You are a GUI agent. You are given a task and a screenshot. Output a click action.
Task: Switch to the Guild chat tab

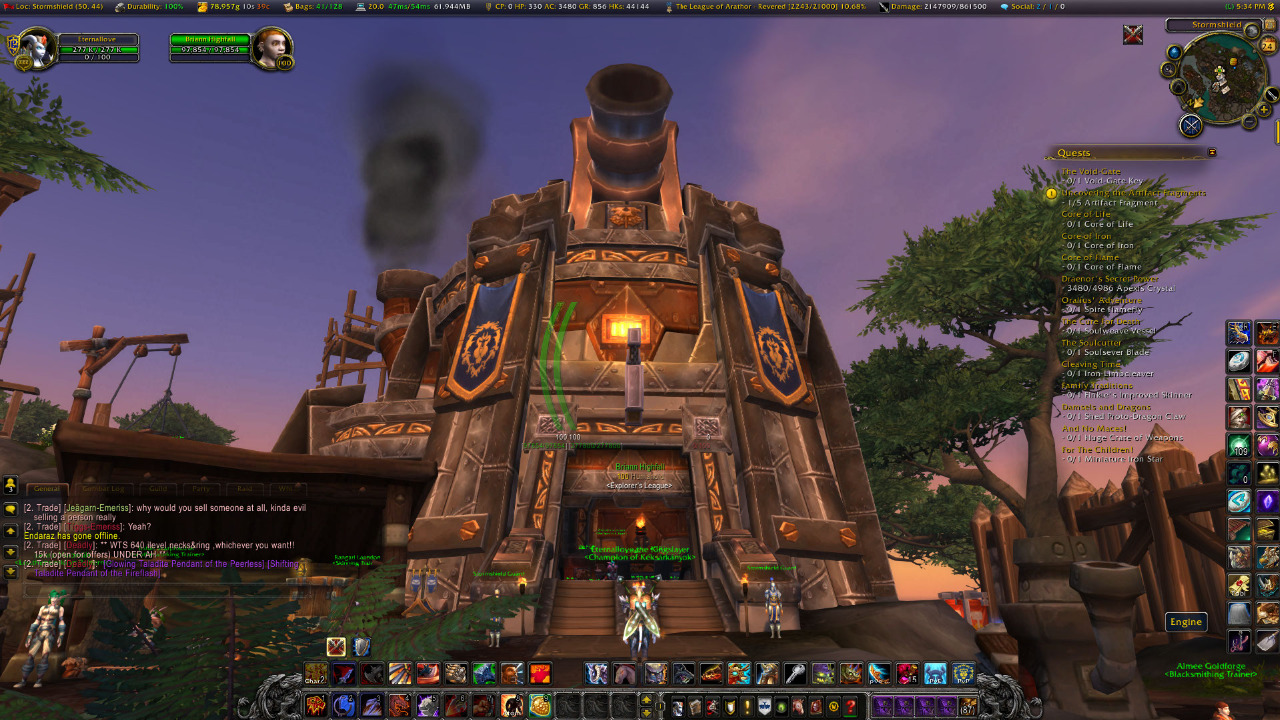[x=158, y=489]
